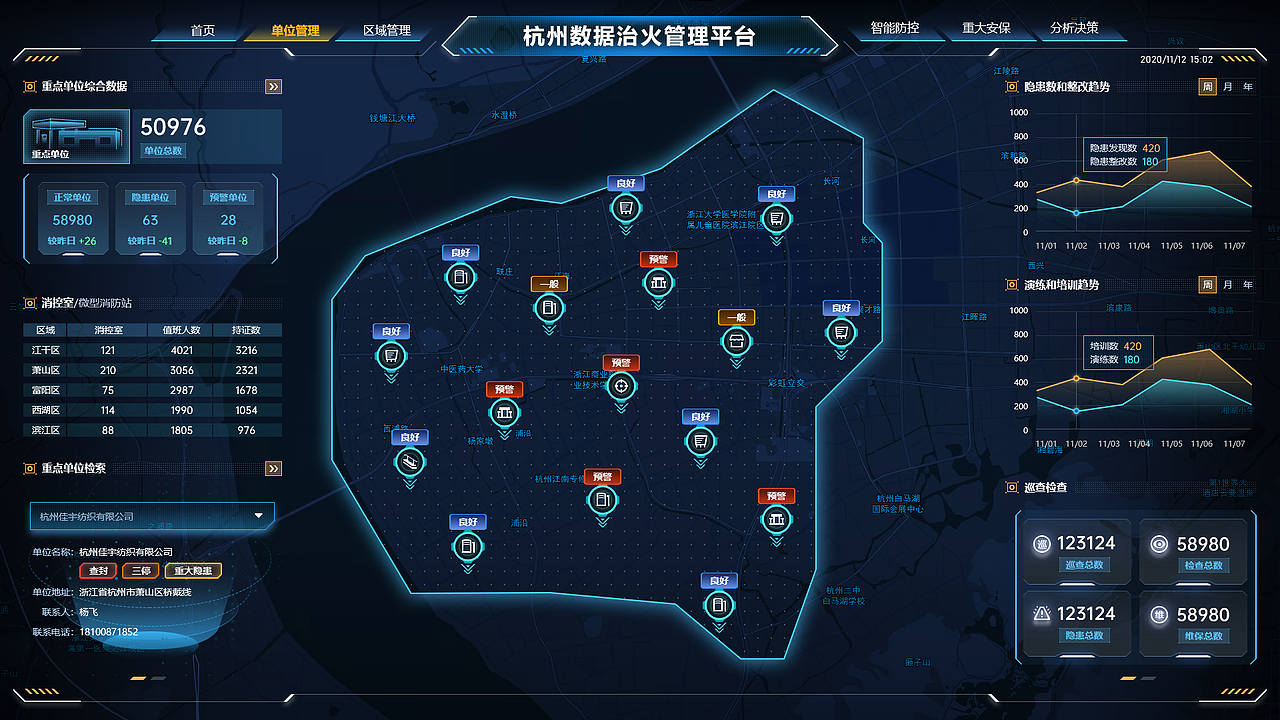Select the 江干区 row in the table

coord(45,350)
